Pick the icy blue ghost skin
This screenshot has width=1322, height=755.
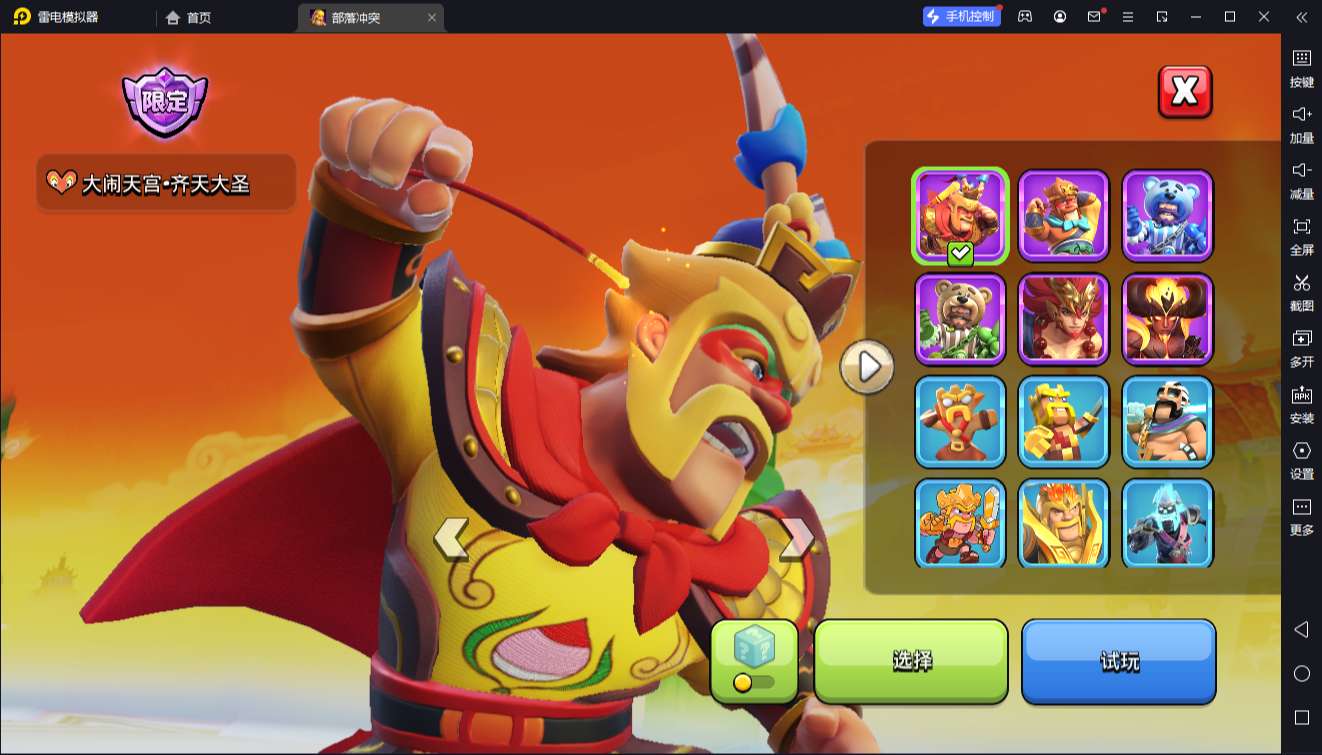[x=1167, y=523]
